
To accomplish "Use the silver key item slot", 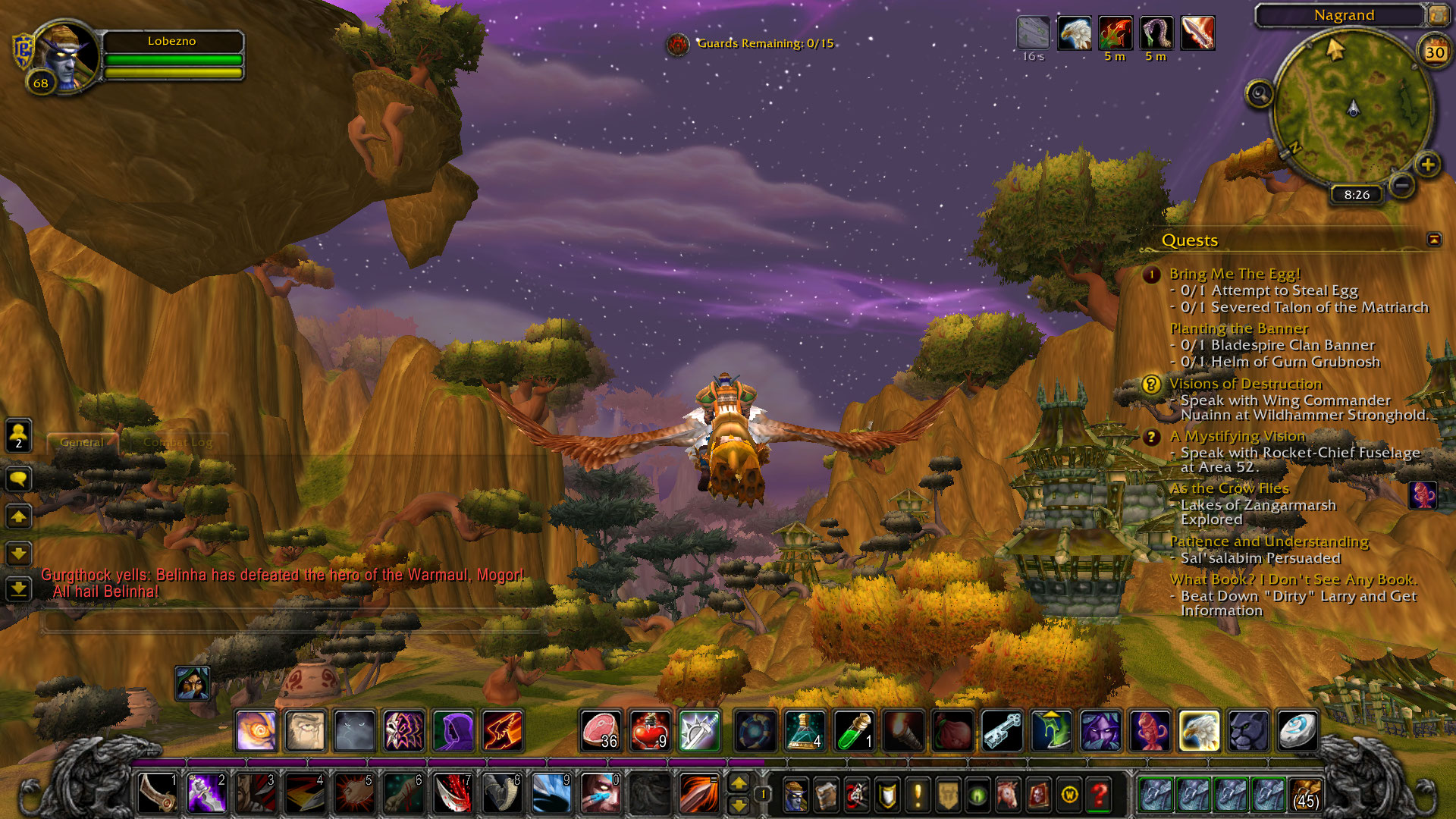I will (x=1002, y=731).
